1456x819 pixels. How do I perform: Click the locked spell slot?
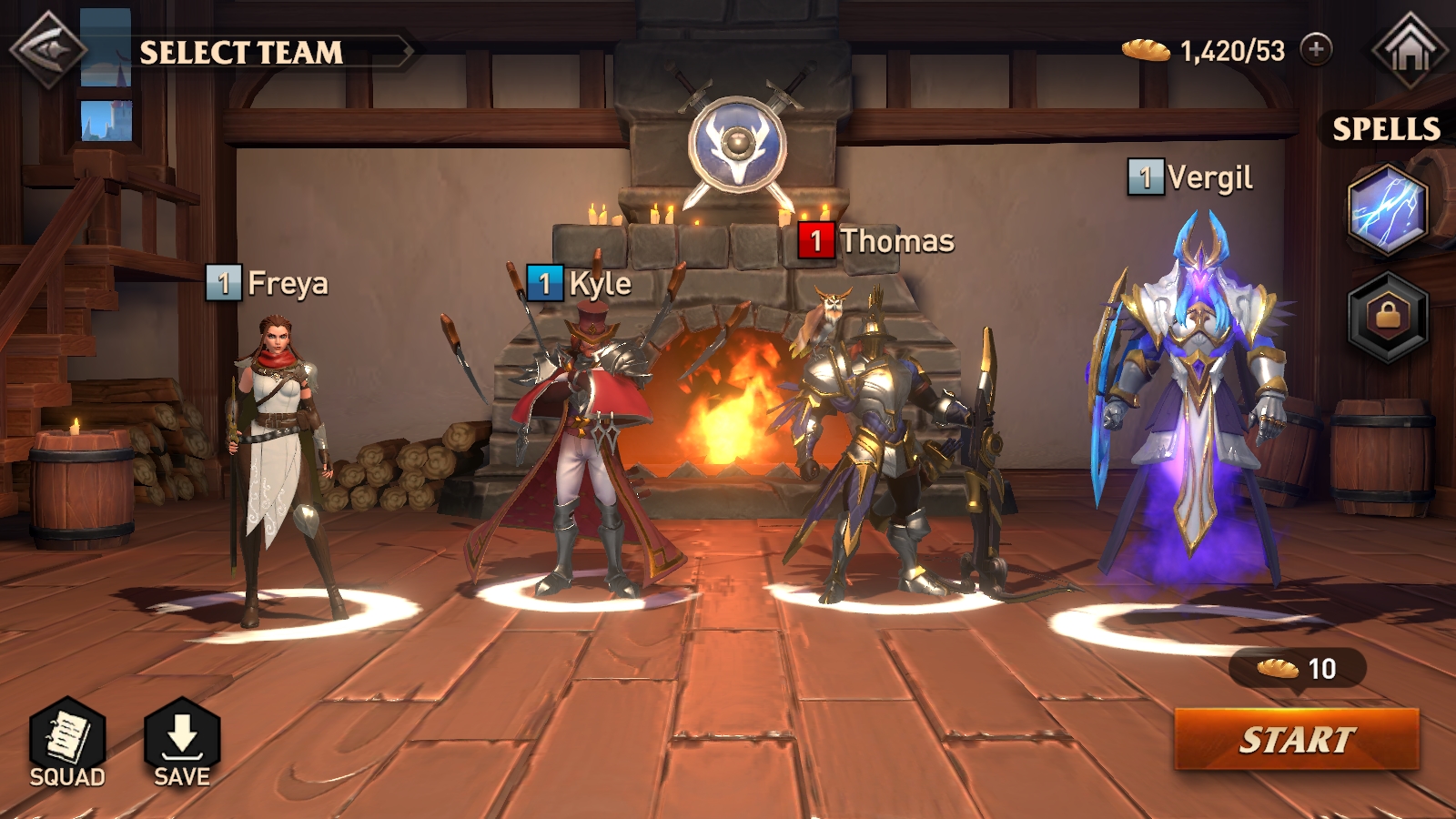1387,318
